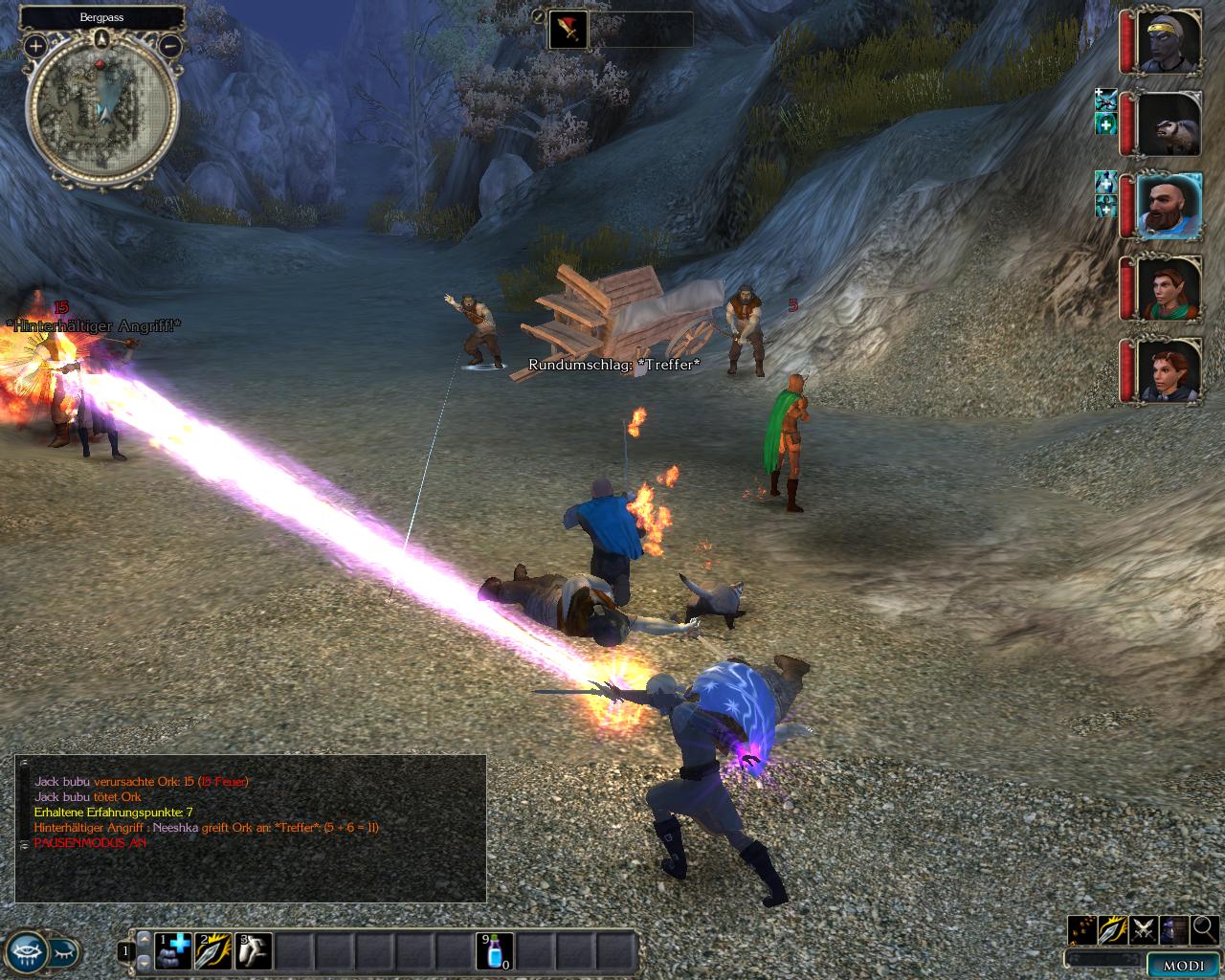The height and width of the screenshot is (980, 1225).
Task: Click the circular minimap
Action: pyautogui.click(x=101, y=104)
